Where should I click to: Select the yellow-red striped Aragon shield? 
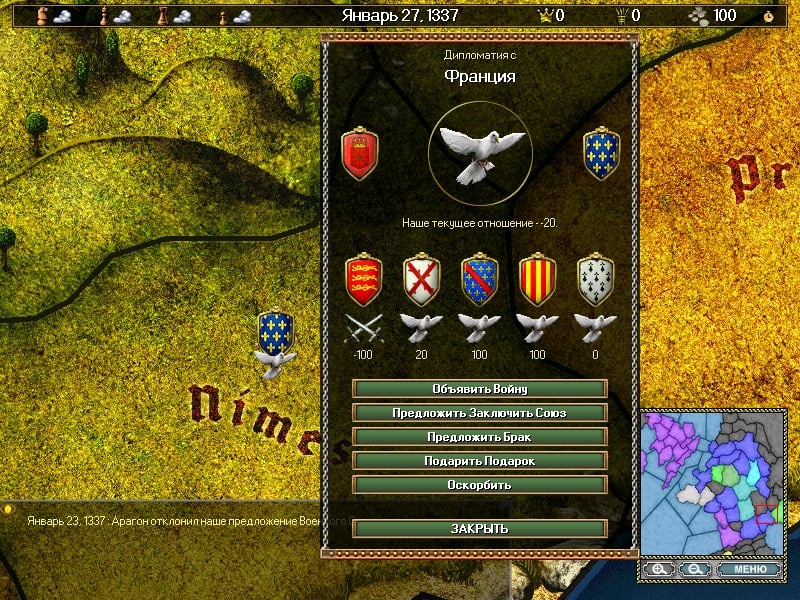point(538,279)
